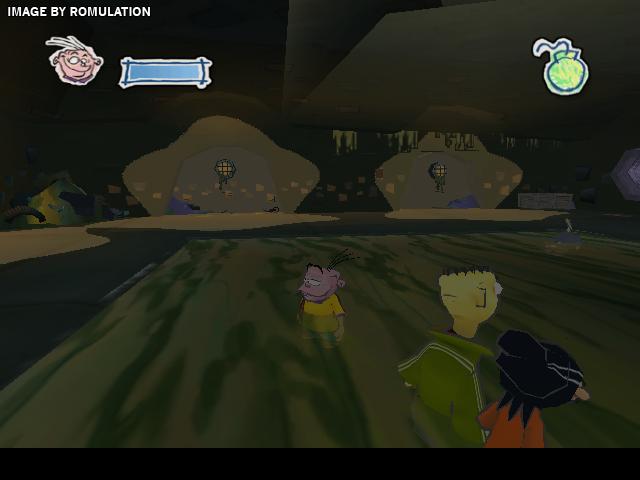Click the Eddy character portrait icon
This screenshot has width=640, height=480.
tap(75, 62)
